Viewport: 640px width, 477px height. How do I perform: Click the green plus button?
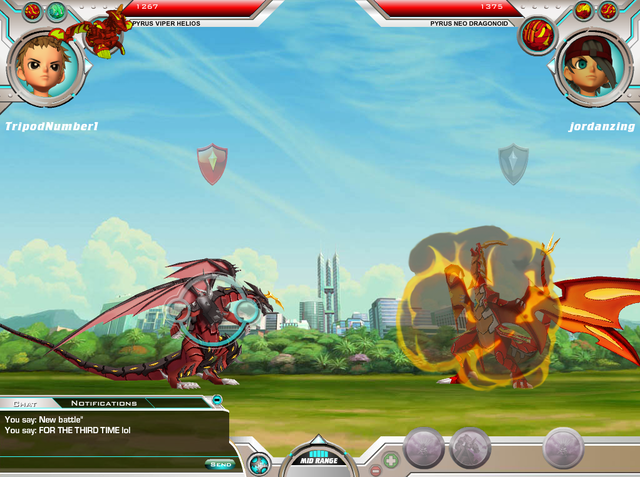[x=391, y=460]
